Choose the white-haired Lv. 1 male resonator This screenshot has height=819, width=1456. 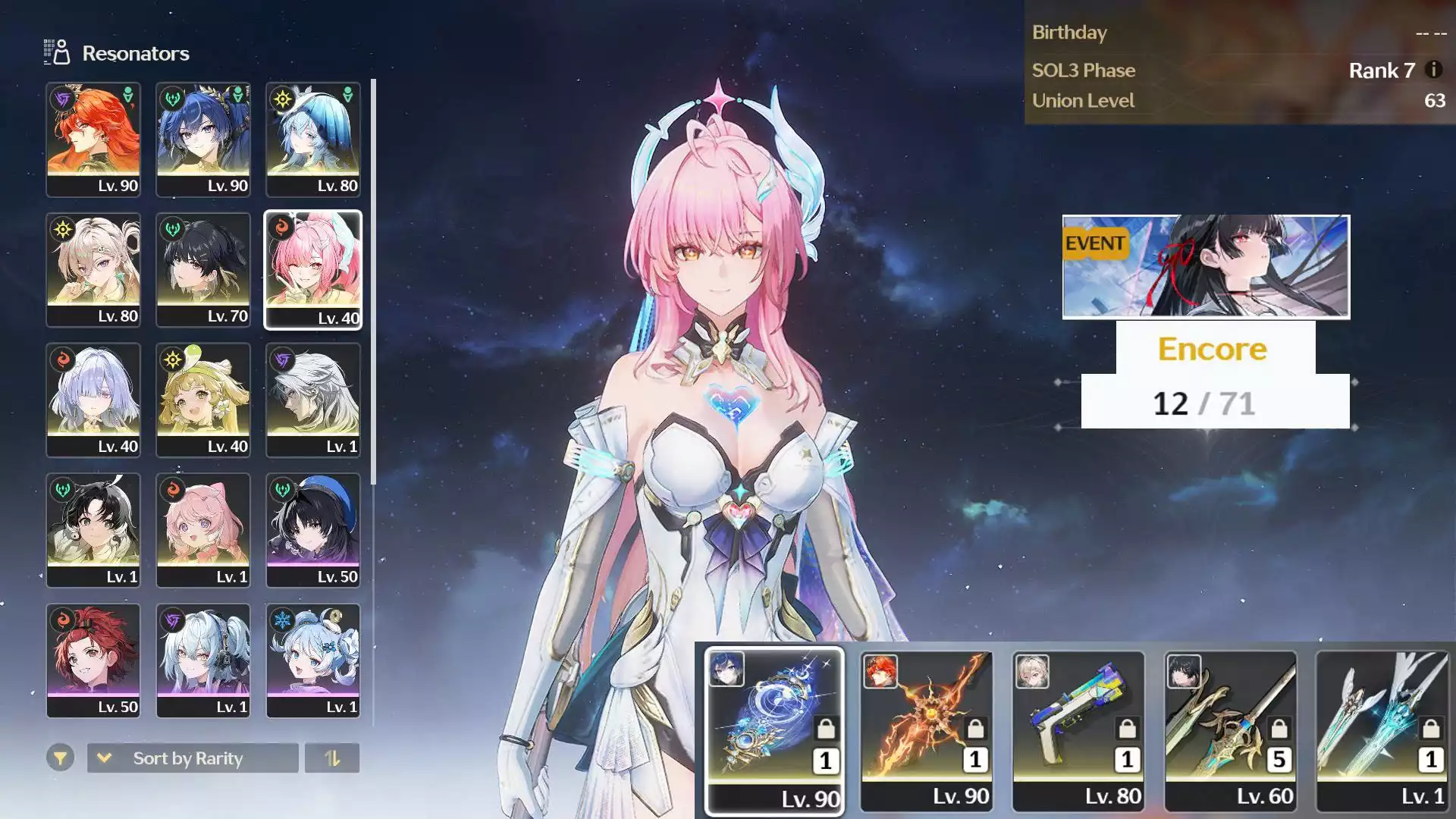(x=312, y=400)
